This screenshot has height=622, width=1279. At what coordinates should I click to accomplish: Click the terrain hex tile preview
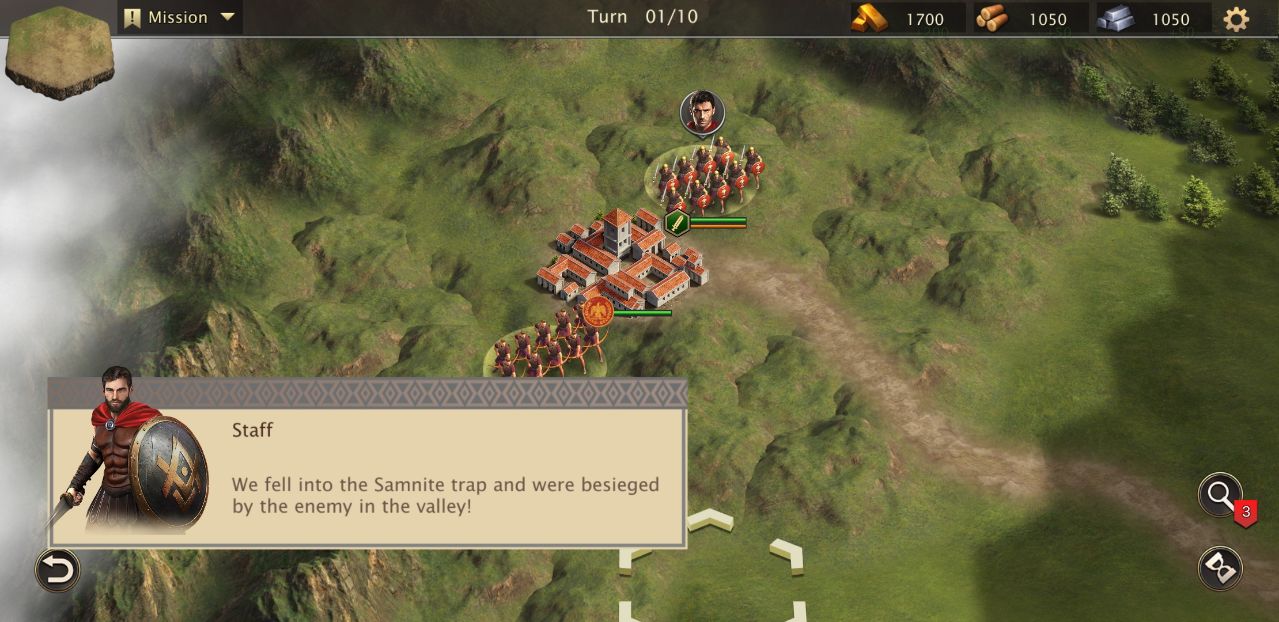[60, 50]
